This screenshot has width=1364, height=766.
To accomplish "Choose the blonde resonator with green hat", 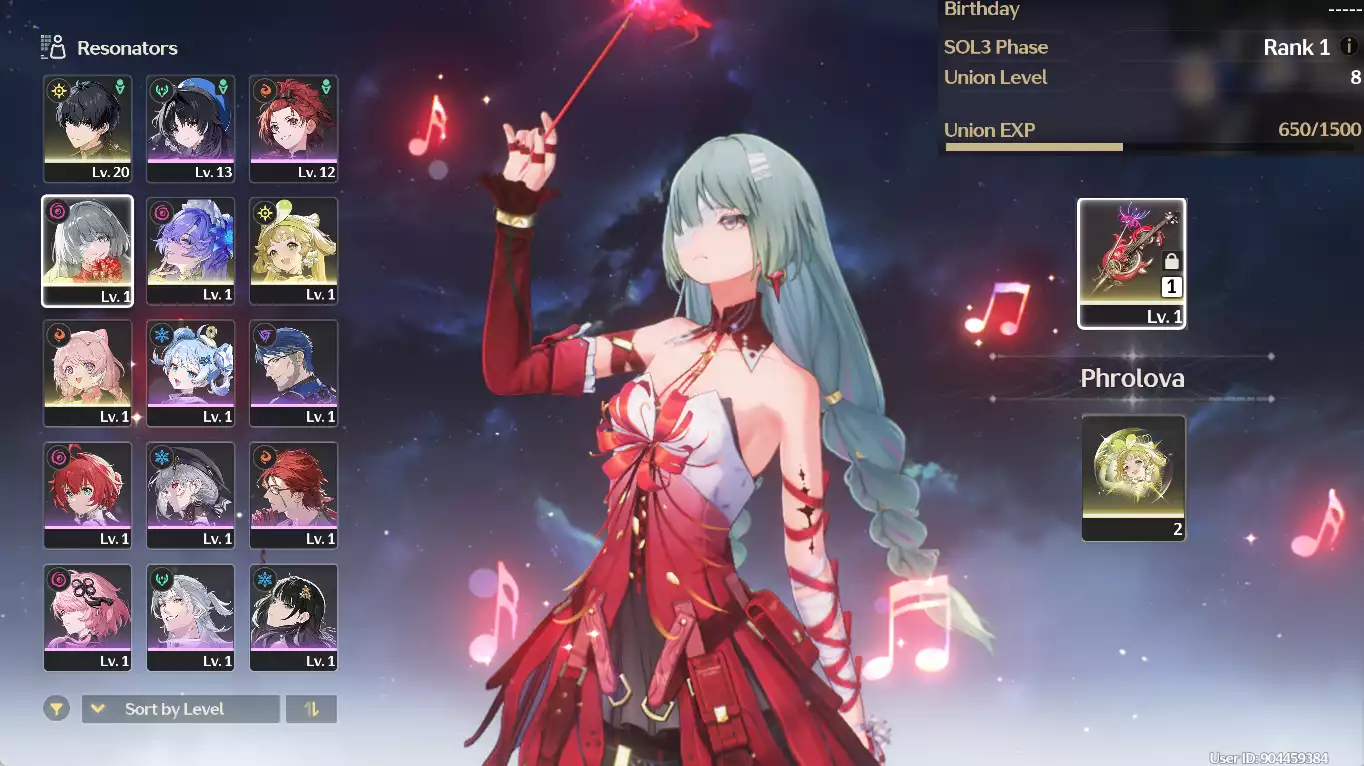I will [x=294, y=250].
